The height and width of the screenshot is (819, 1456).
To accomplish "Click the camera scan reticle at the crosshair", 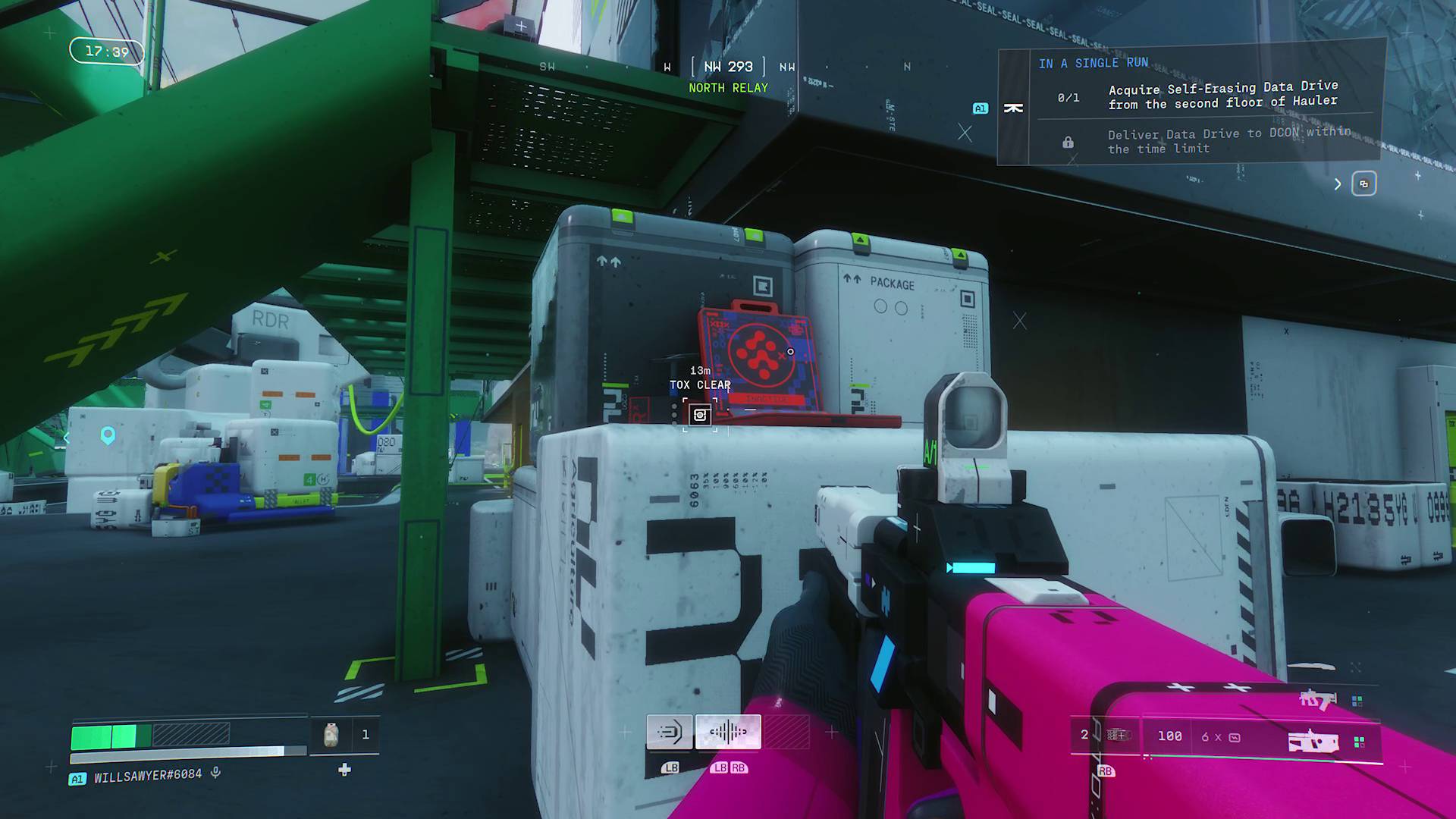I will pos(700,414).
